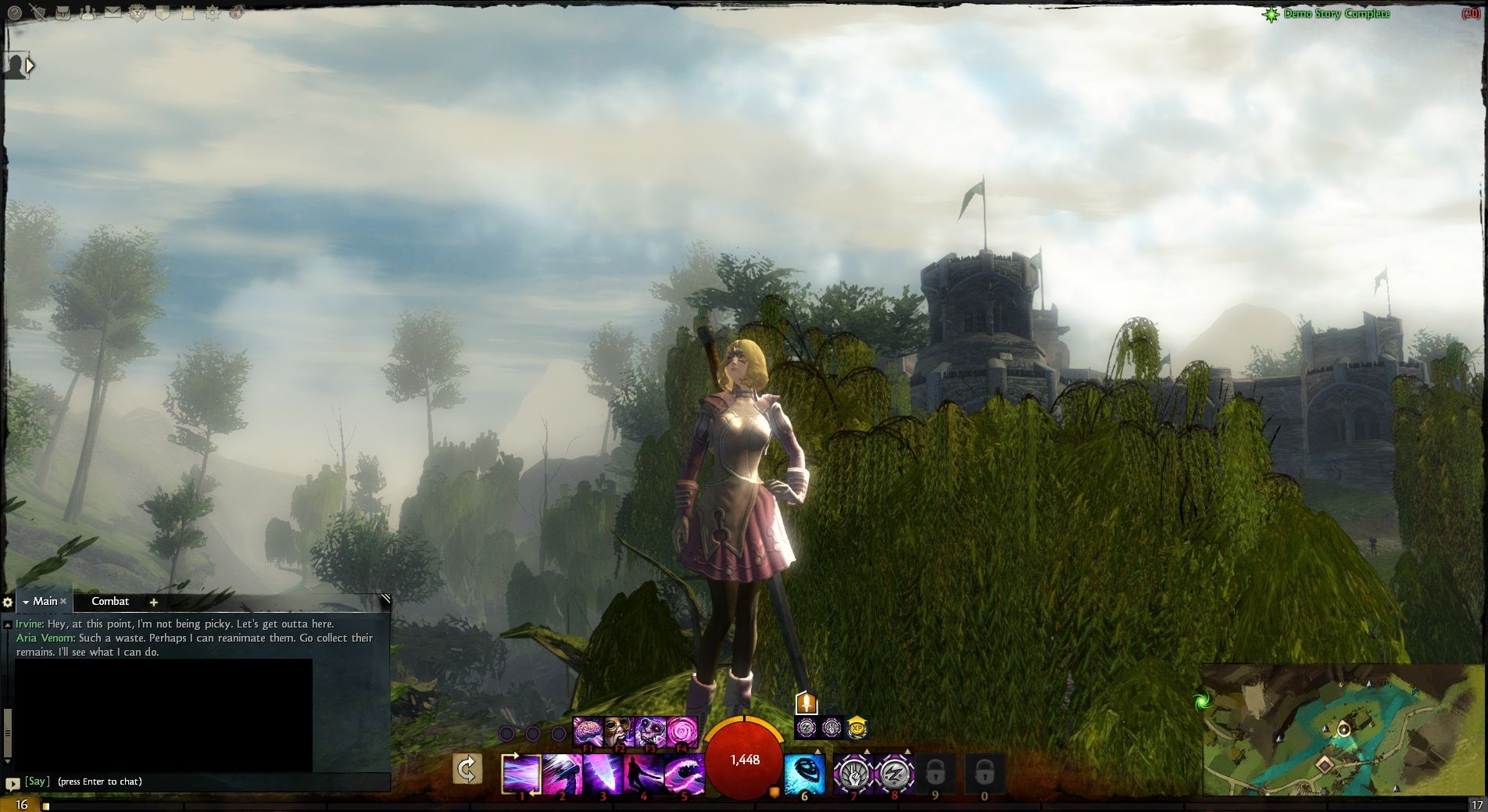Open the help question mark icon

(x=14, y=13)
